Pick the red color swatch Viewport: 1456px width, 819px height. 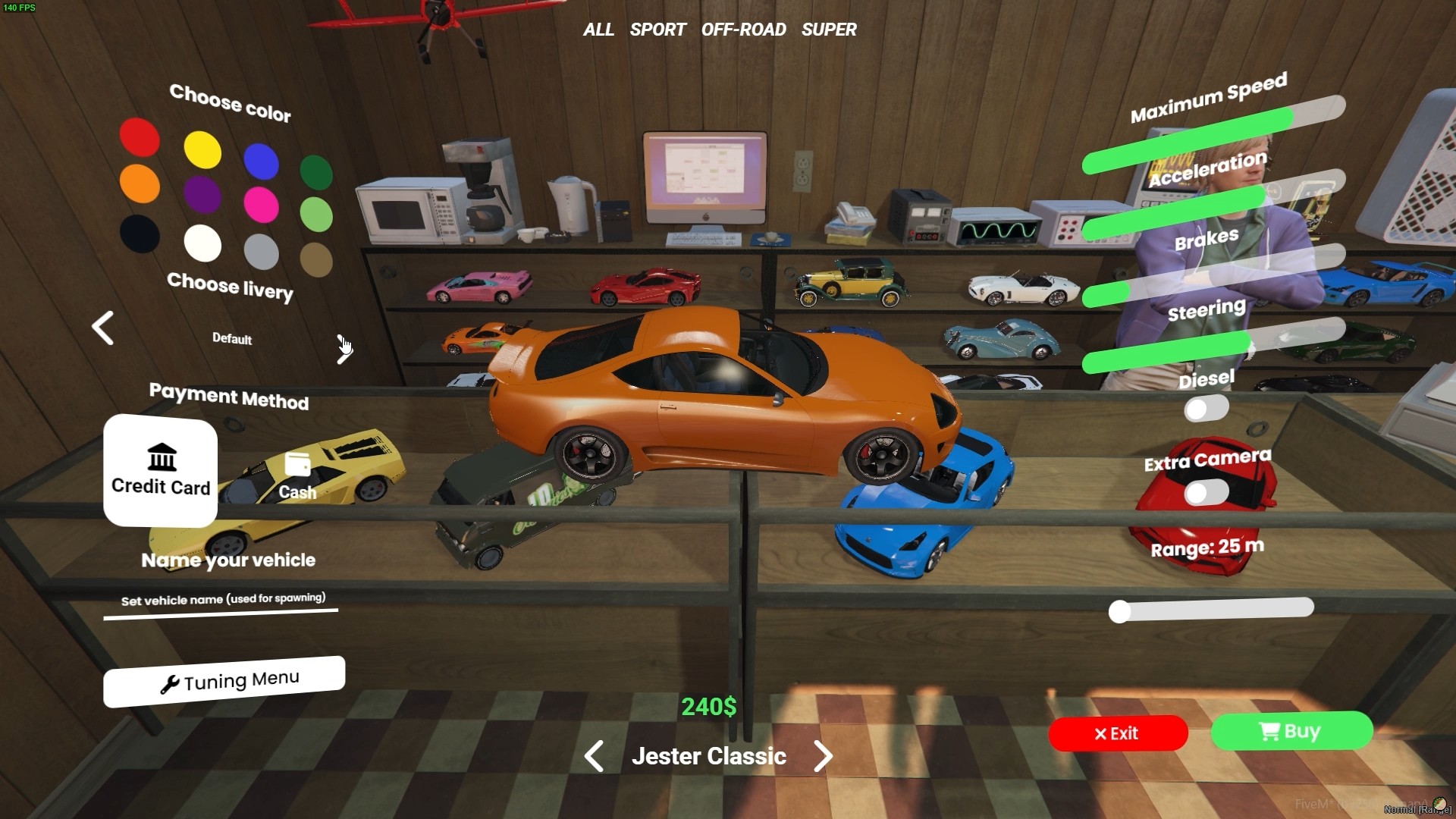[140, 137]
